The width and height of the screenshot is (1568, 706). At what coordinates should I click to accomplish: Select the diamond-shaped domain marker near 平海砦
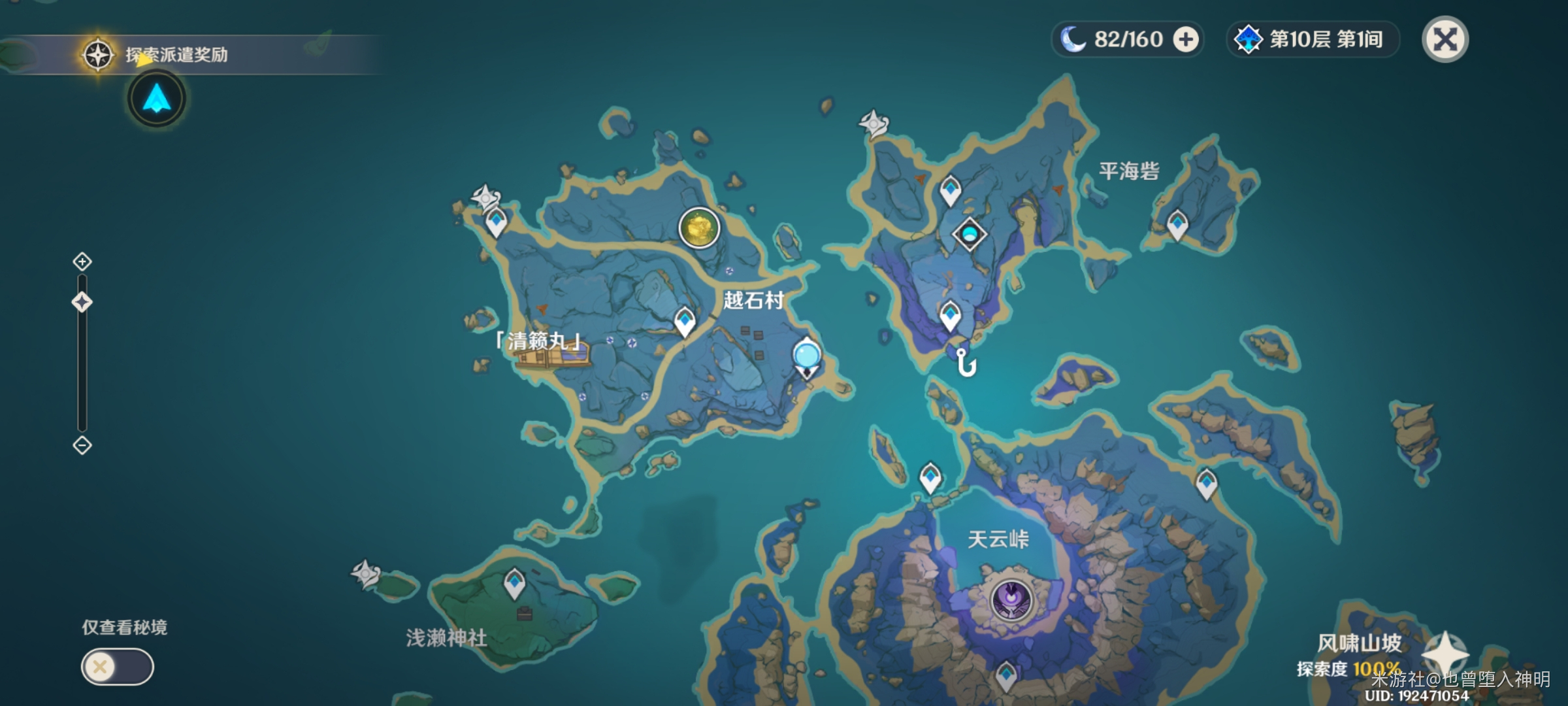click(969, 234)
